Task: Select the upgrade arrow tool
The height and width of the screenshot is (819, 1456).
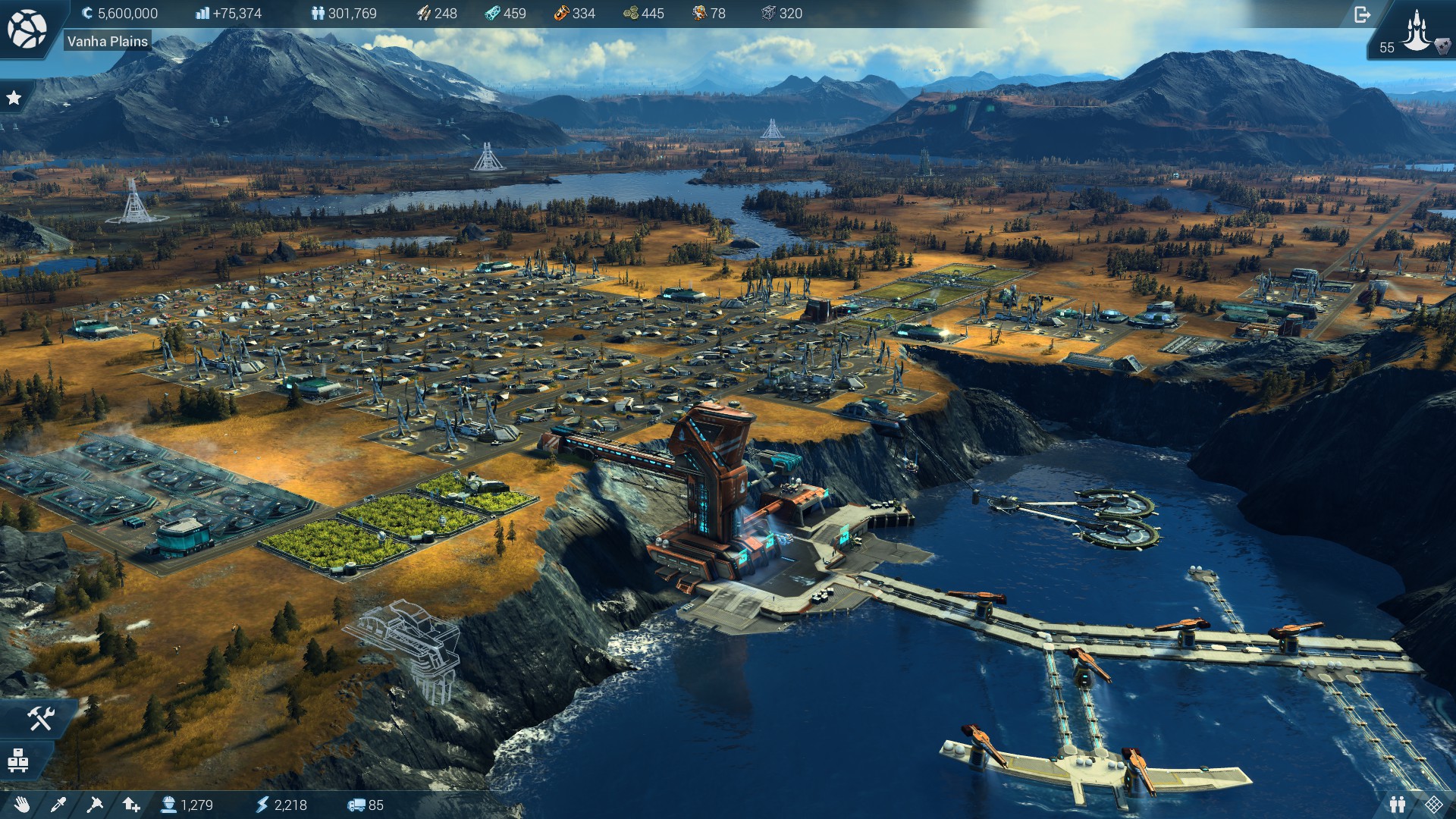Action: tap(131, 805)
